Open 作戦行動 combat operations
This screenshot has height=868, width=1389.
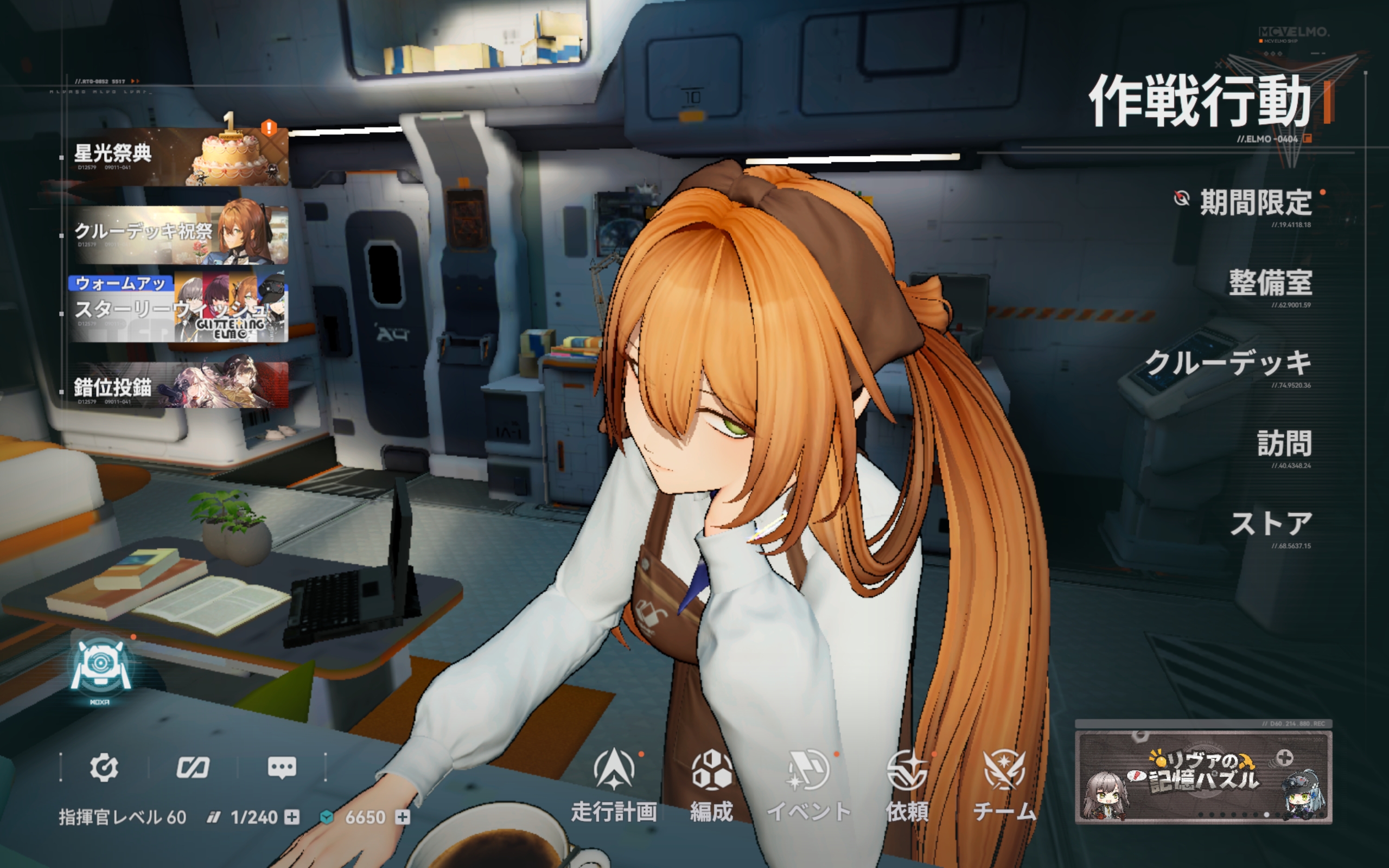pos(1200,102)
